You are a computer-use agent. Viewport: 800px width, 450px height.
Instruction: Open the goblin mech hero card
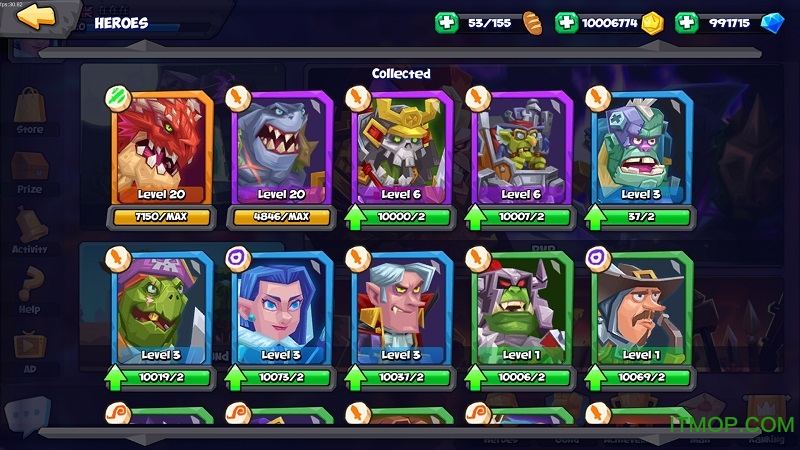tap(519, 147)
